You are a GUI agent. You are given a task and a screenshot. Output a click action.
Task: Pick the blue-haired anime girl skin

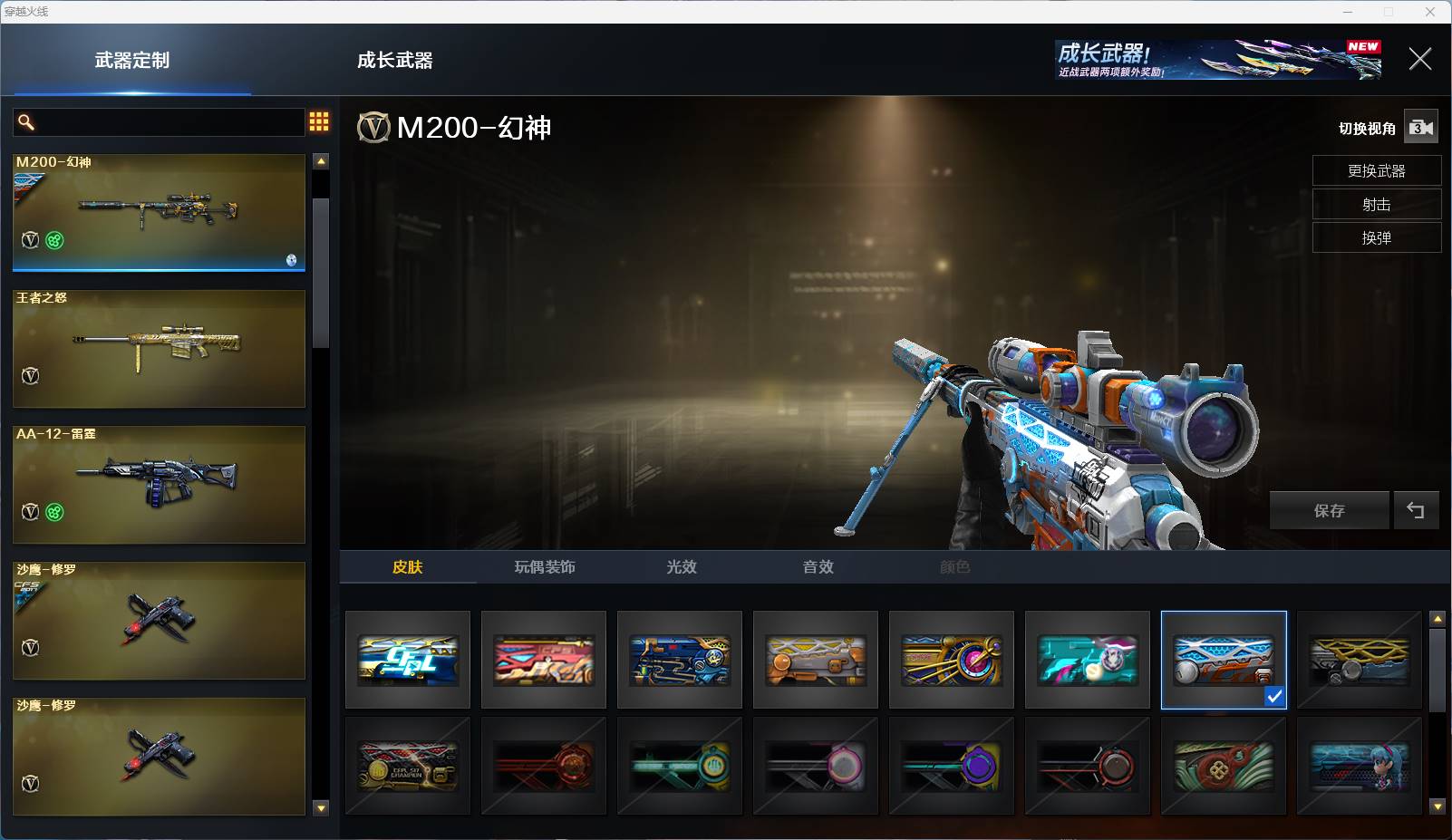pos(1359,767)
